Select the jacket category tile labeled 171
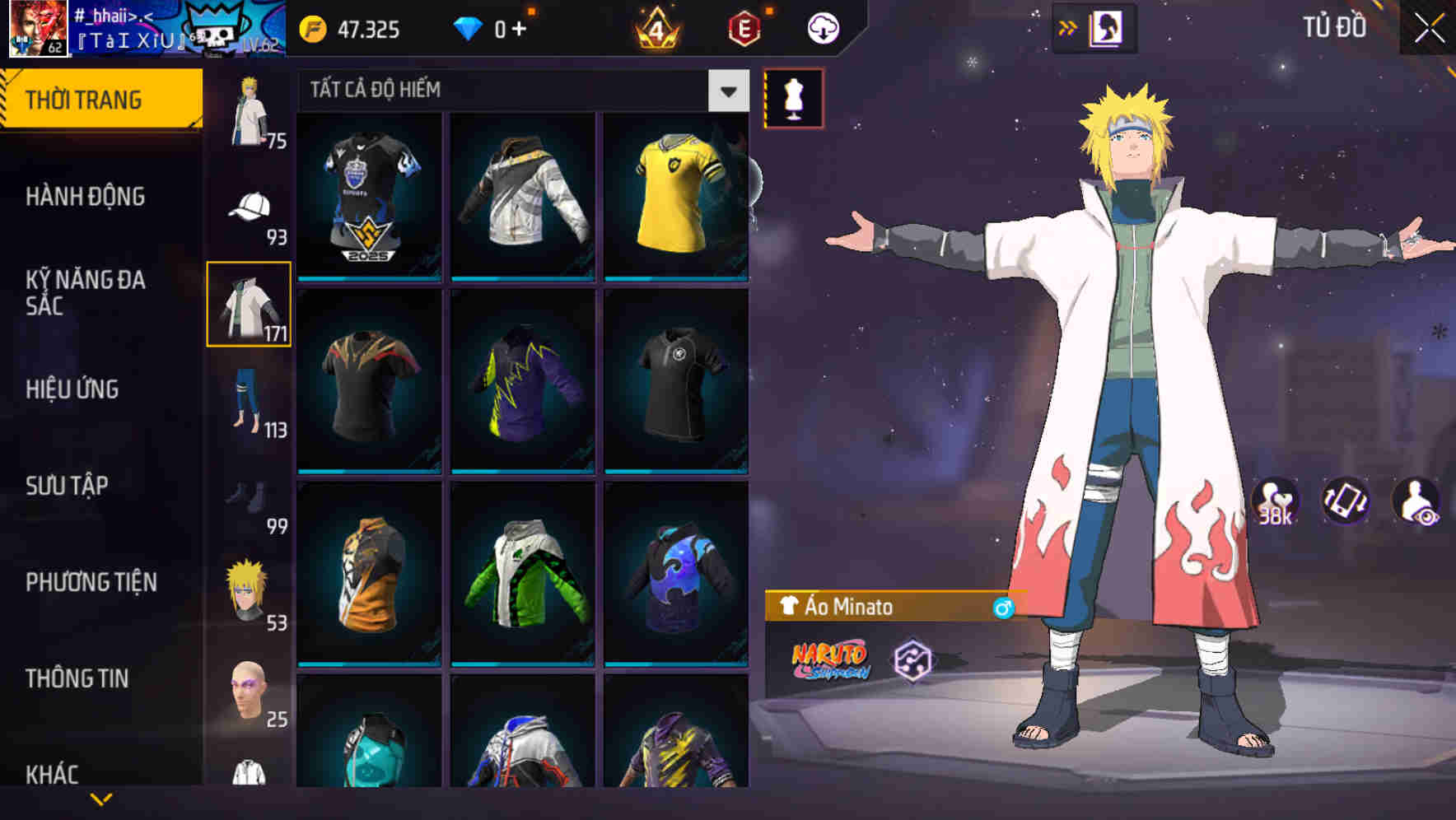Image resolution: width=1456 pixels, height=820 pixels. point(250,303)
